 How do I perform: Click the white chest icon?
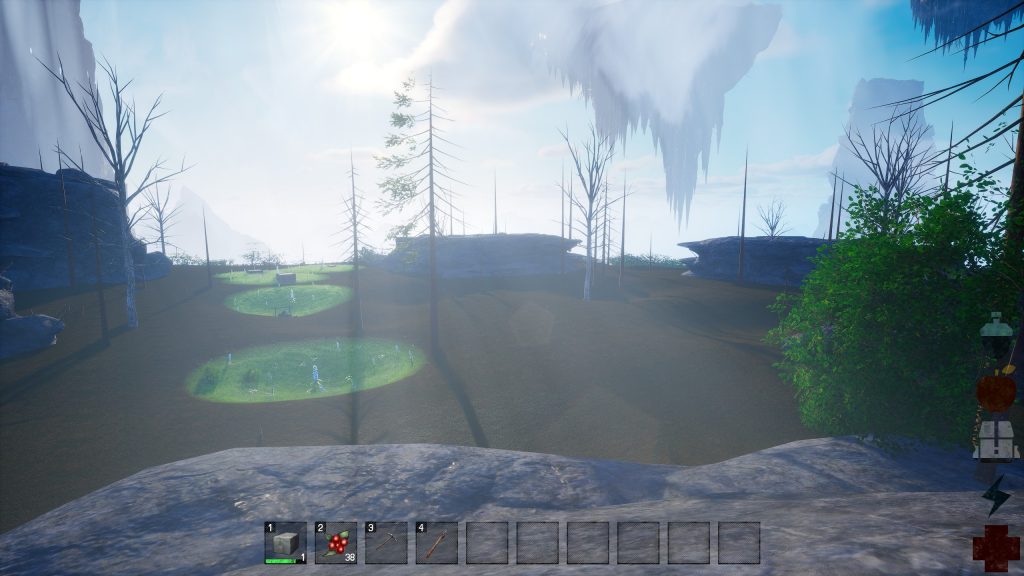point(996,440)
